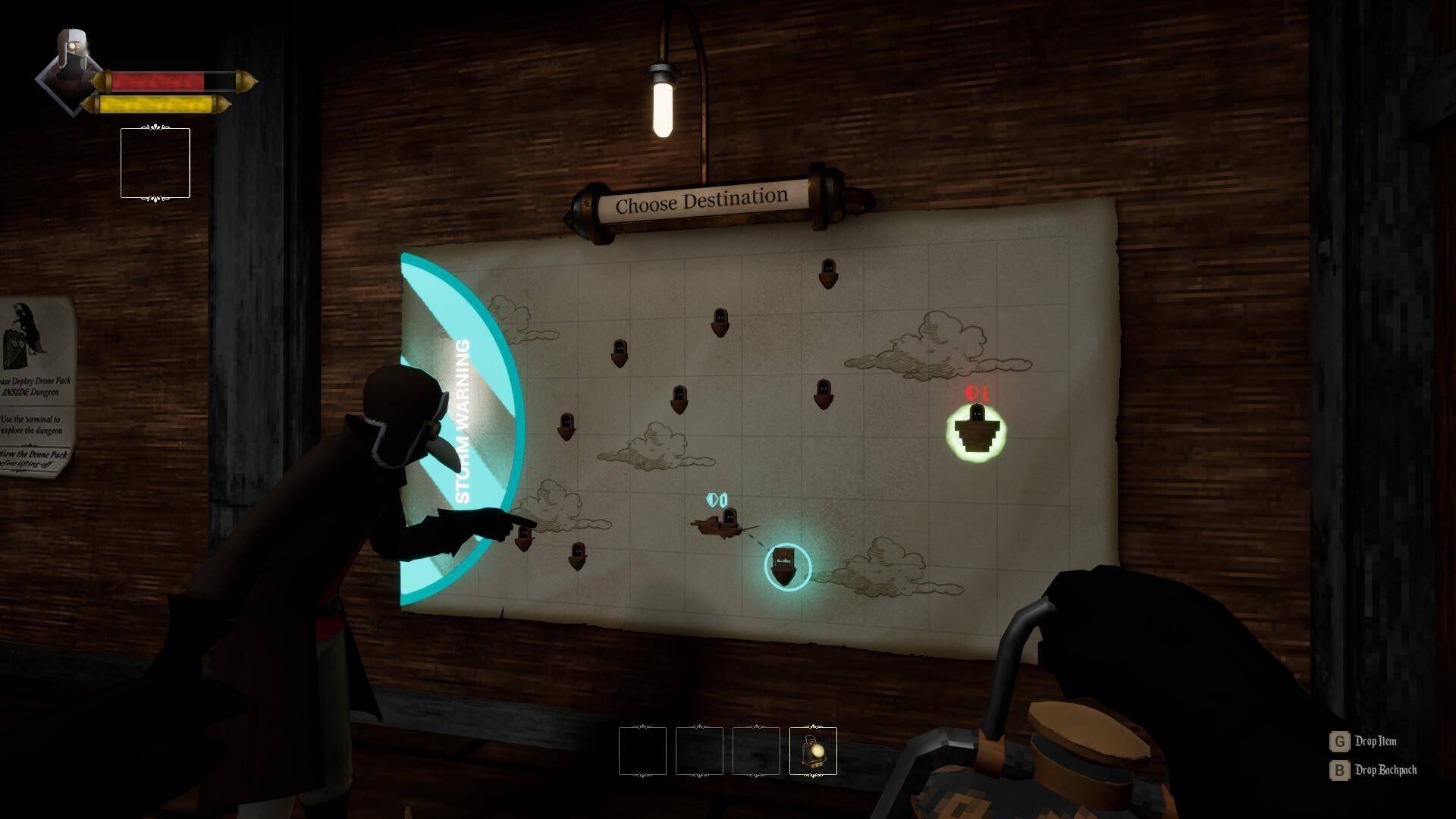
Task: Click the airship marker on the map
Action: tap(724, 522)
